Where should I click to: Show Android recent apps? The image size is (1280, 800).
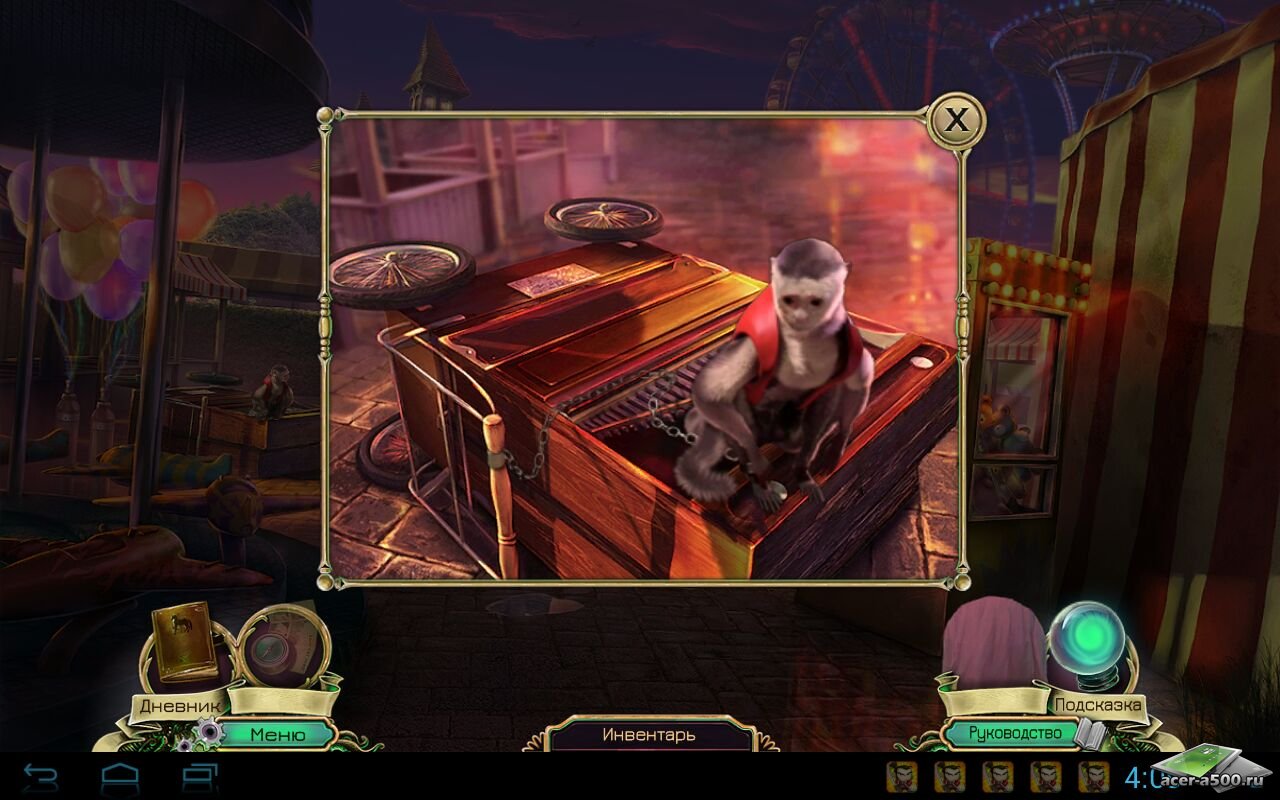(200, 776)
